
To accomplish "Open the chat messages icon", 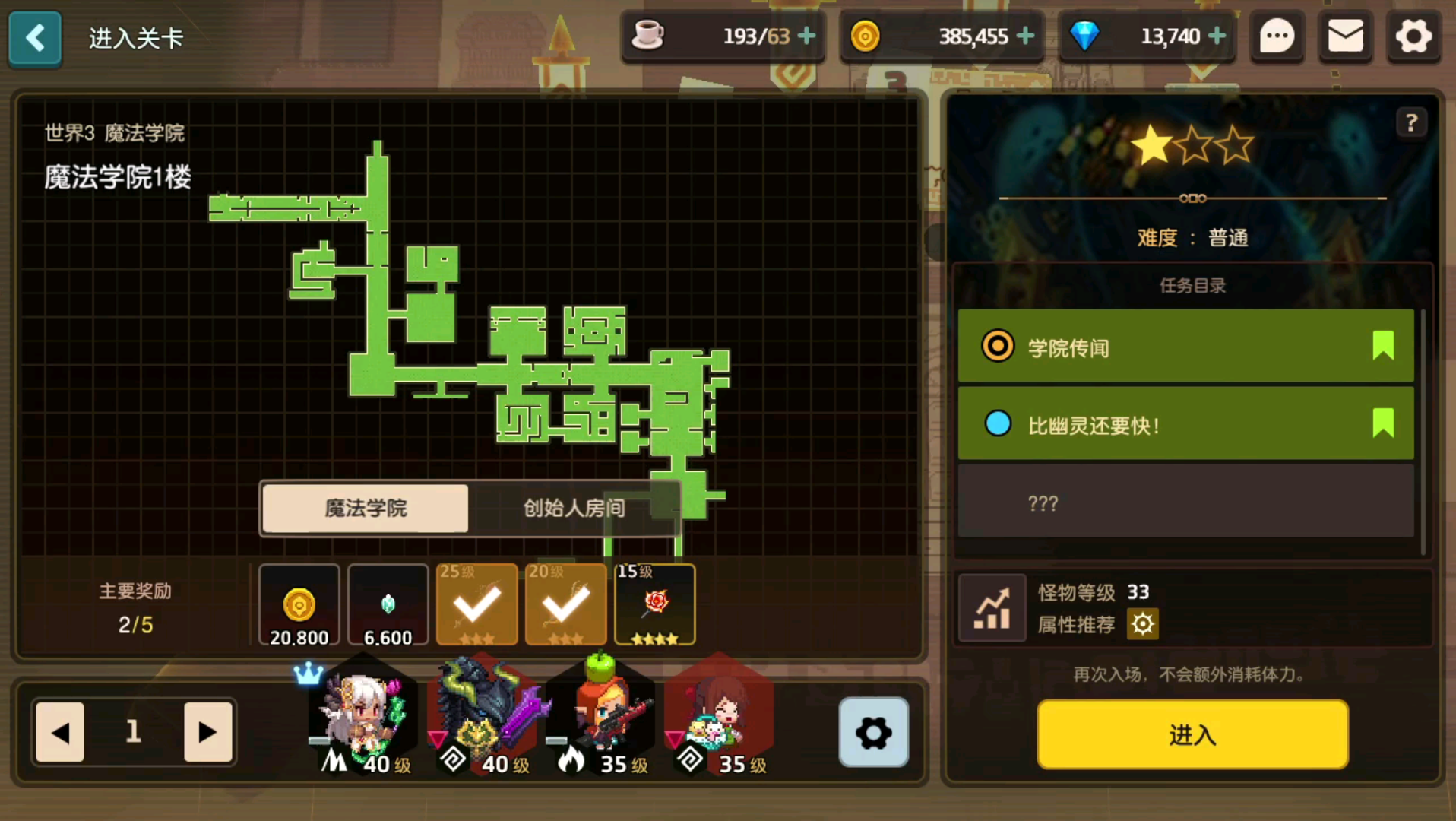I will [x=1277, y=36].
